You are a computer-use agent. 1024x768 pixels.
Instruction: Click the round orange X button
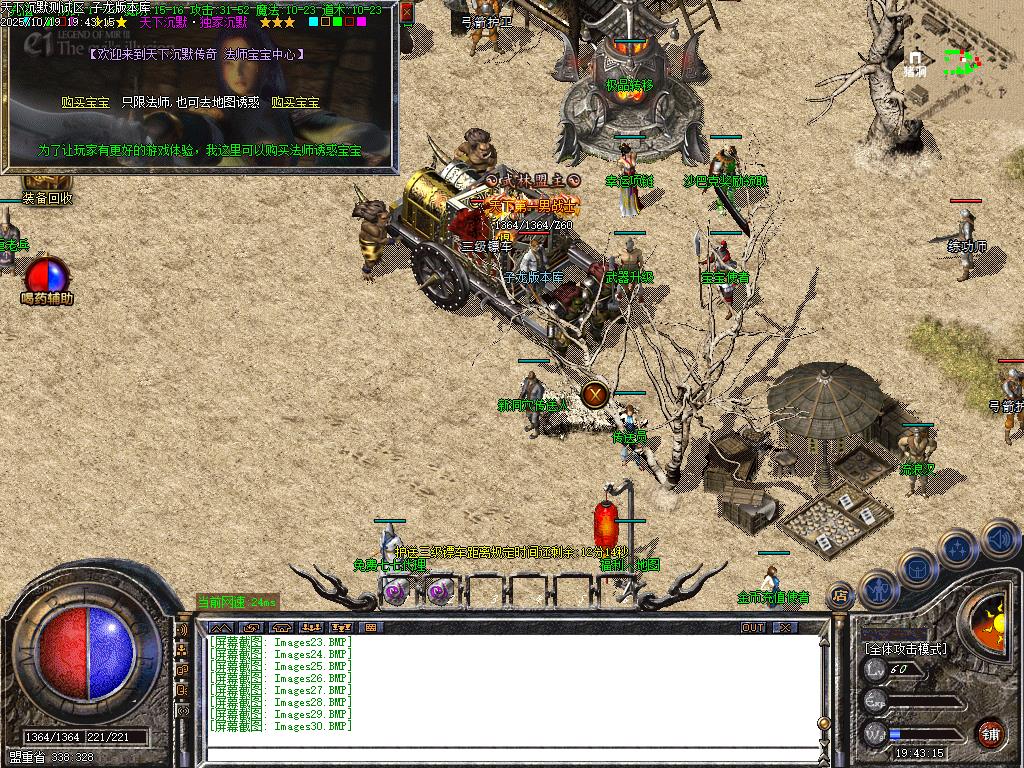595,394
